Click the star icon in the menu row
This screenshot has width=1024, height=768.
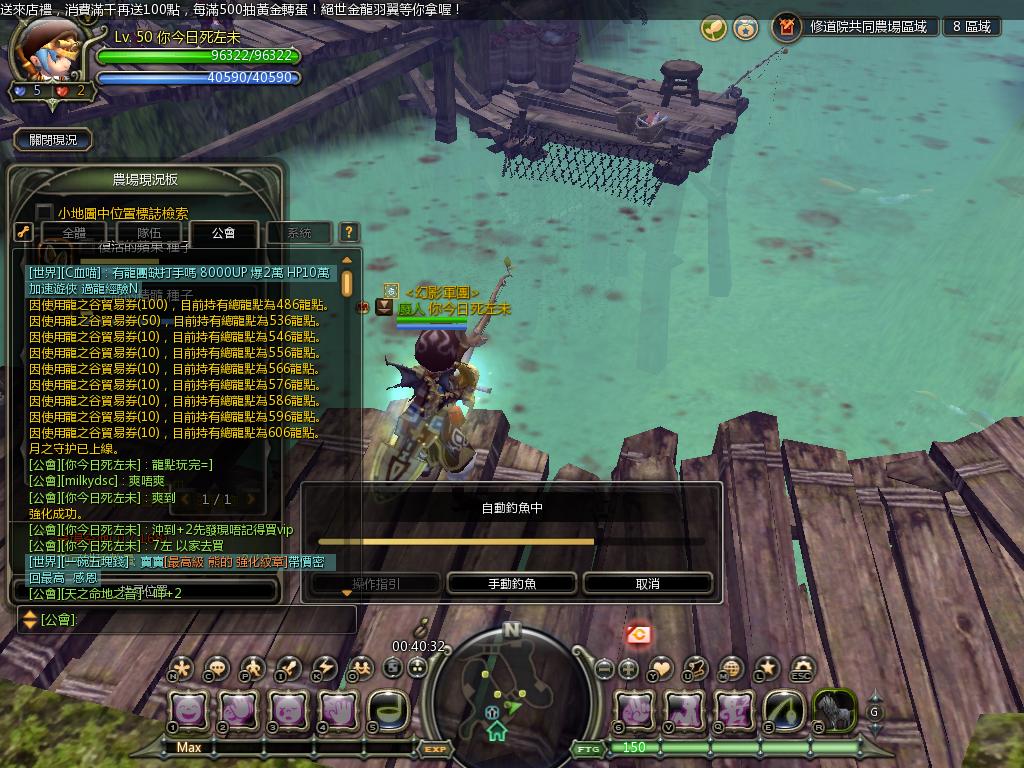point(767,668)
